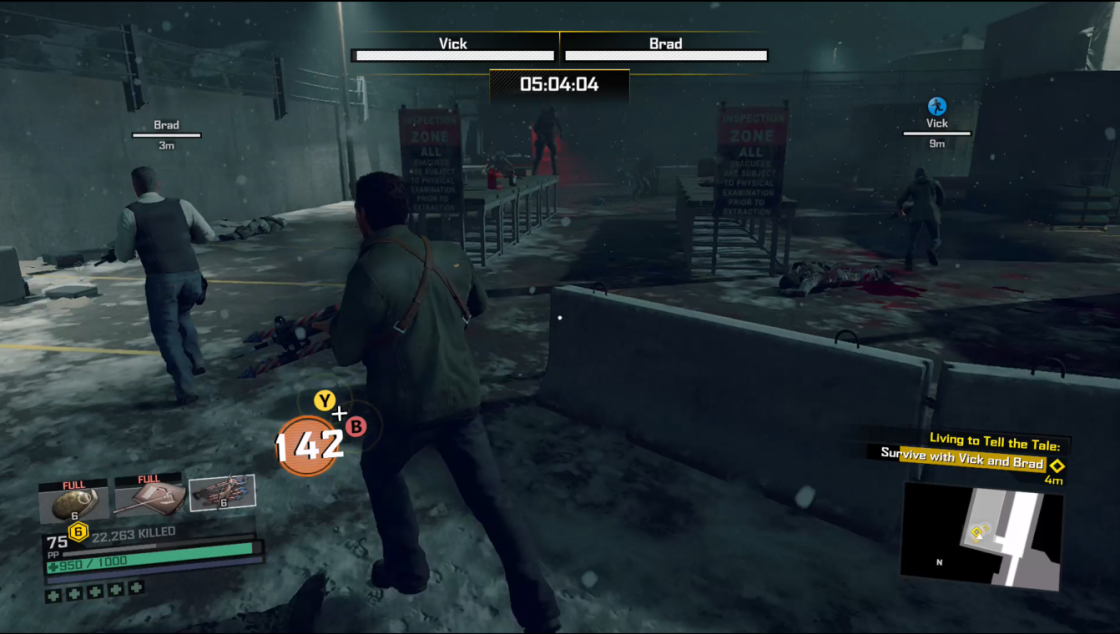Select the 'Survive with Vick and Brad' objective
This screenshot has width=1120, height=634.
pos(961,464)
